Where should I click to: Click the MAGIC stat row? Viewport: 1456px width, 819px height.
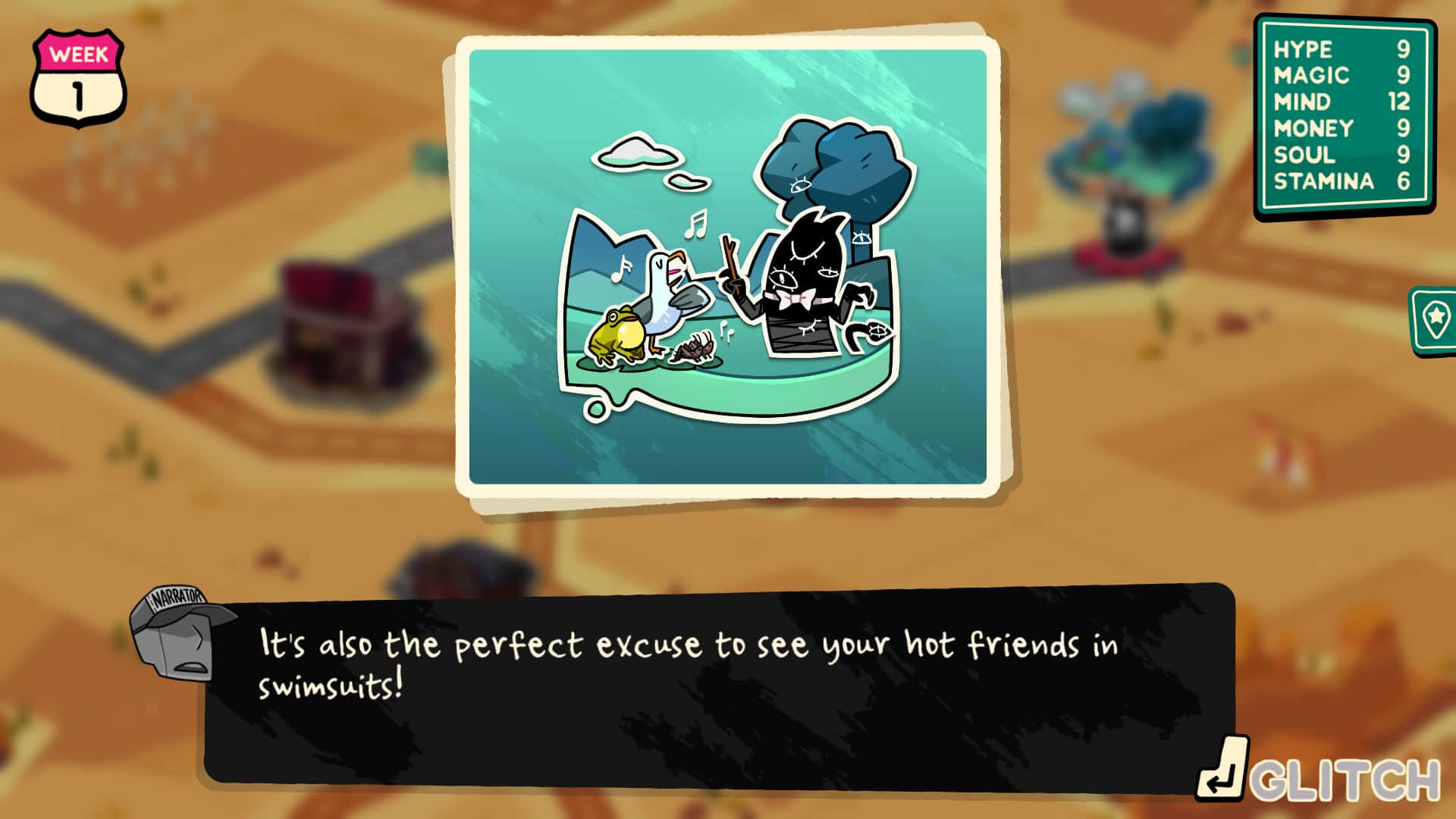(1342, 74)
